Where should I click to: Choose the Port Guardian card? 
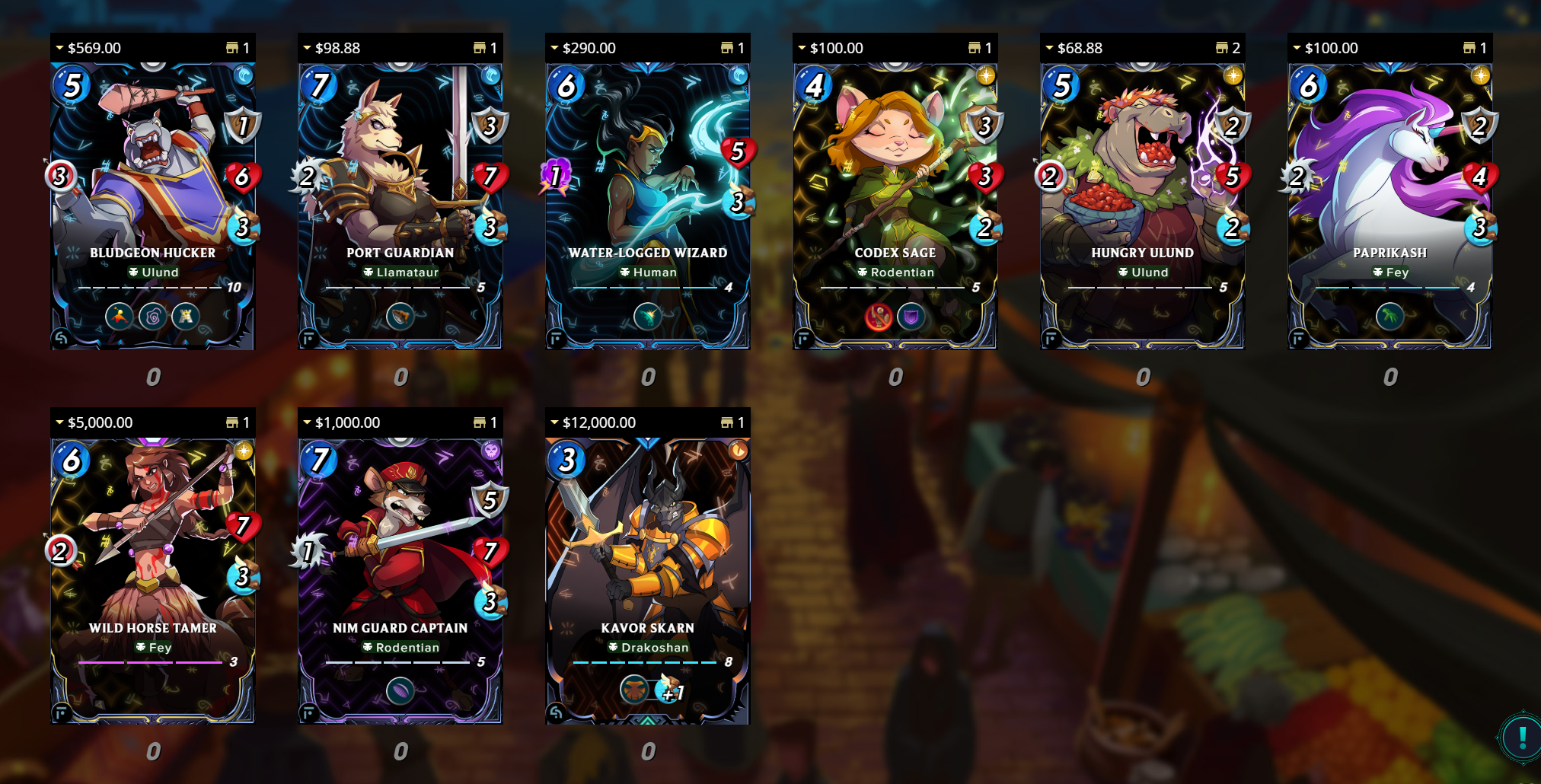[x=400, y=206]
